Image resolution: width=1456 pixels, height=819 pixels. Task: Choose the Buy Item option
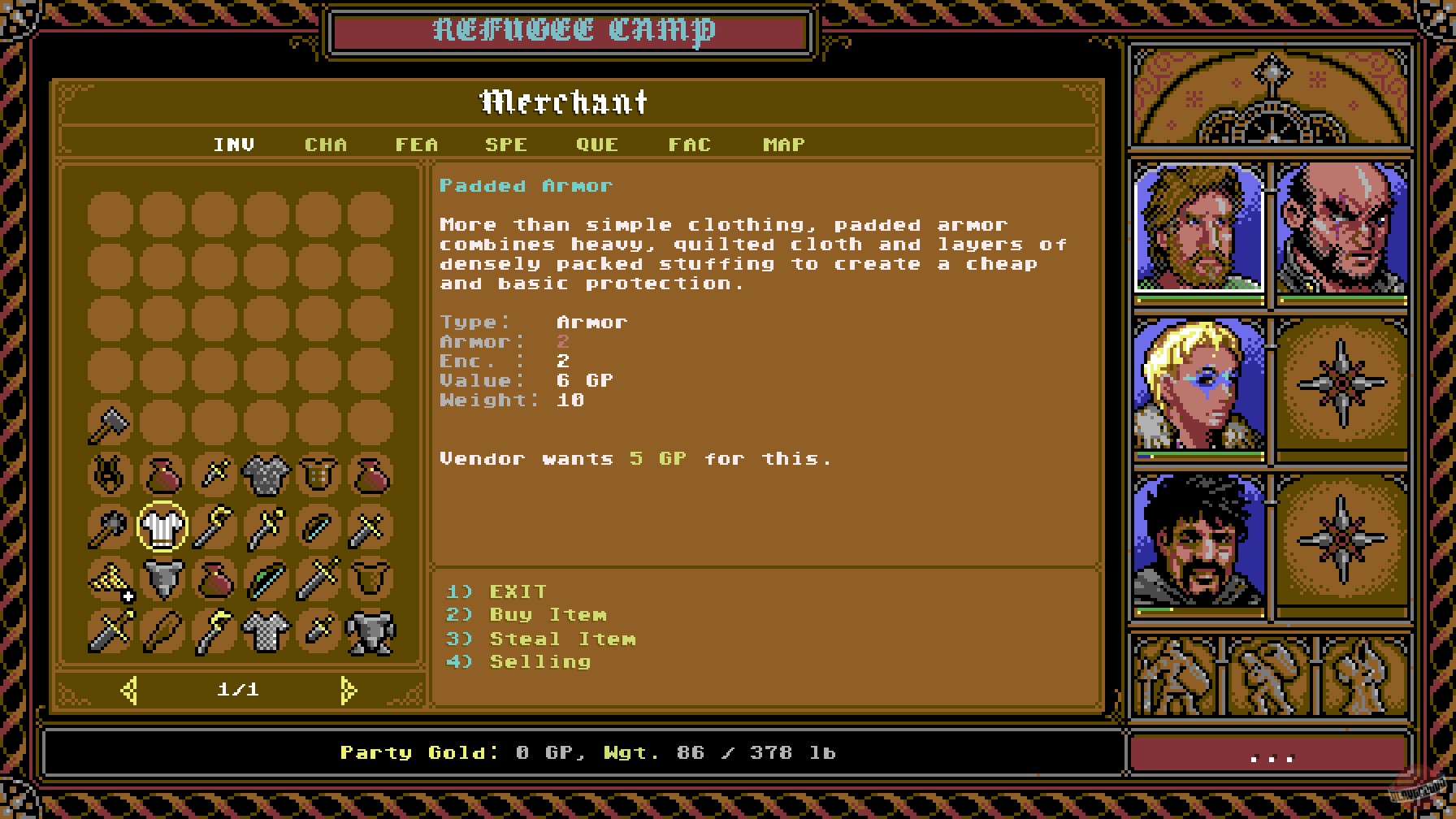[x=546, y=615]
